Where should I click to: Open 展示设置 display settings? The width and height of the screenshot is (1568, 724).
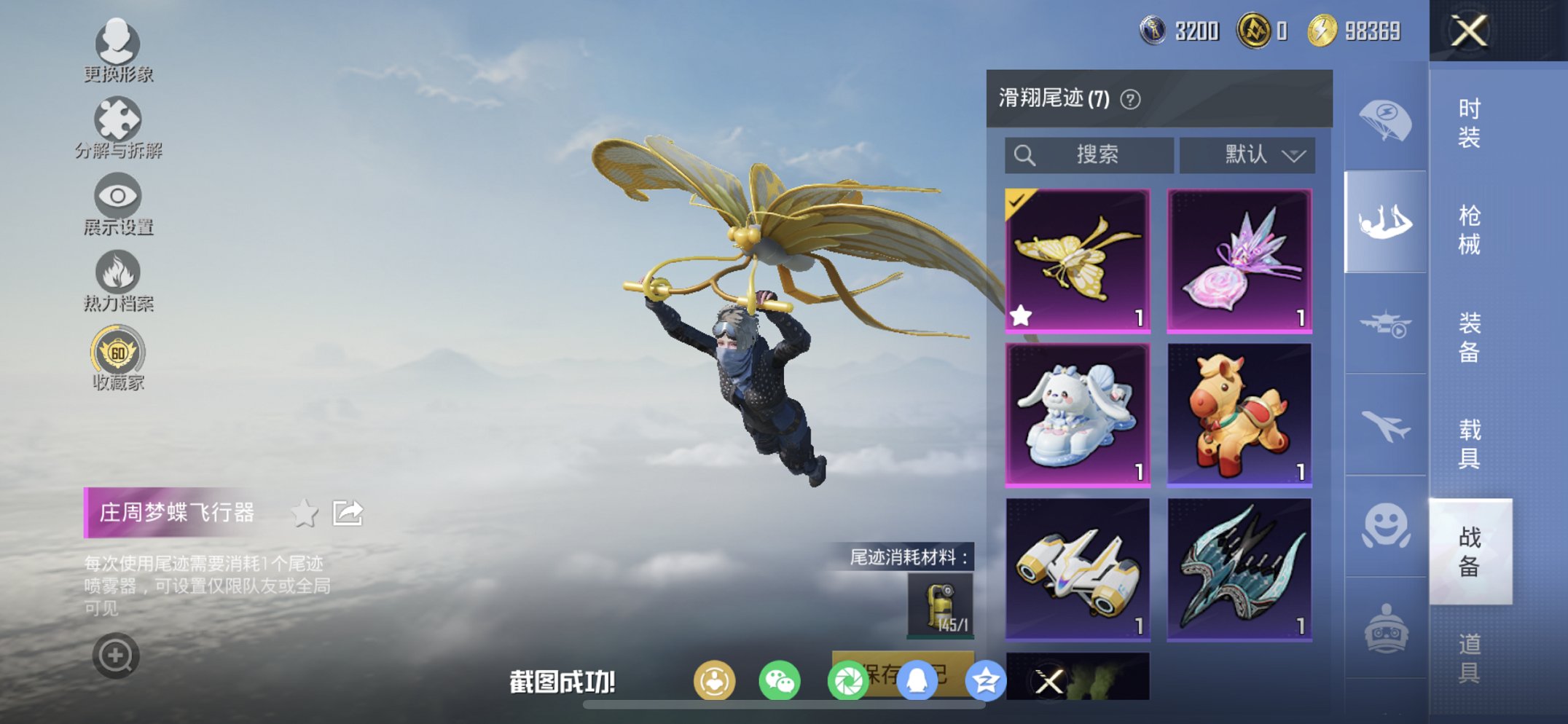[117, 194]
